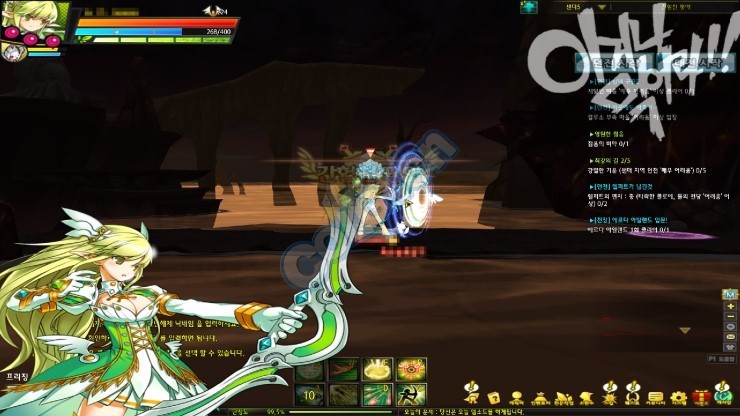The height and width of the screenshot is (416, 740).
Task: Click the F1 help button
Action: (x=723, y=357)
